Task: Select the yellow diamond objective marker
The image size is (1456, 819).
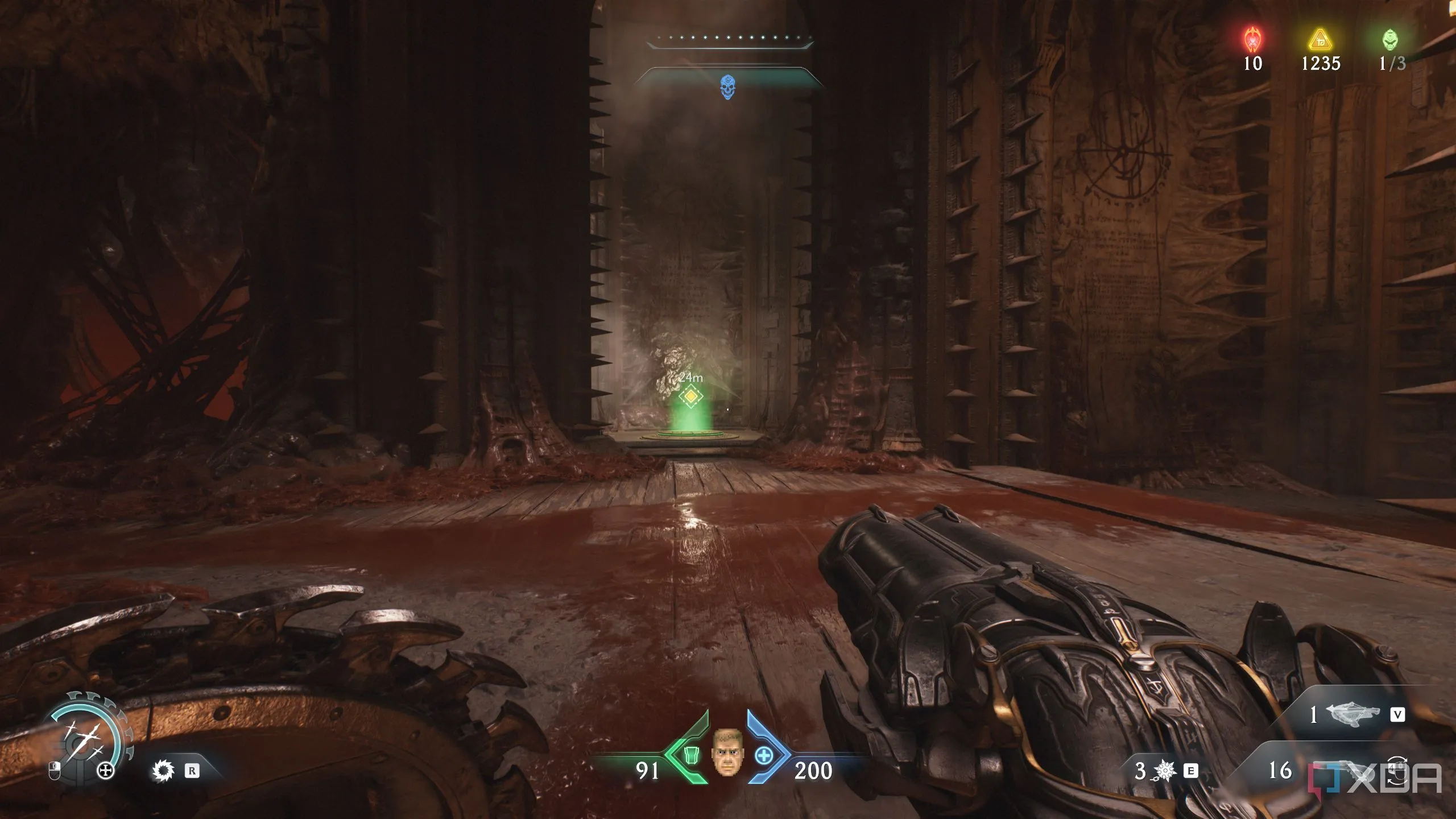Action: tap(690, 396)
